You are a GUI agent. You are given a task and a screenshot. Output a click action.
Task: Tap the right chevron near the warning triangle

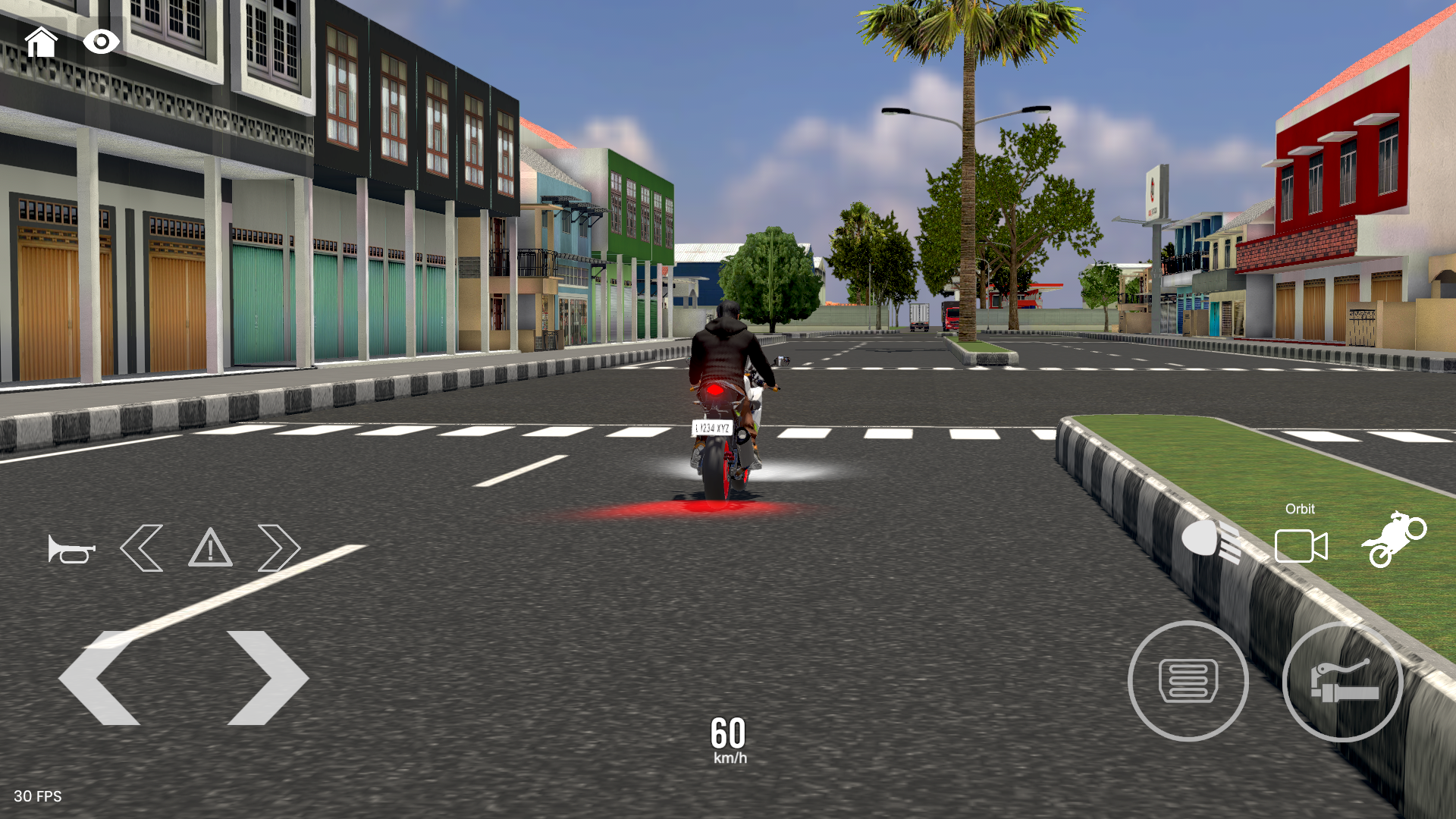pyautogui.click(x=281, y=547)
